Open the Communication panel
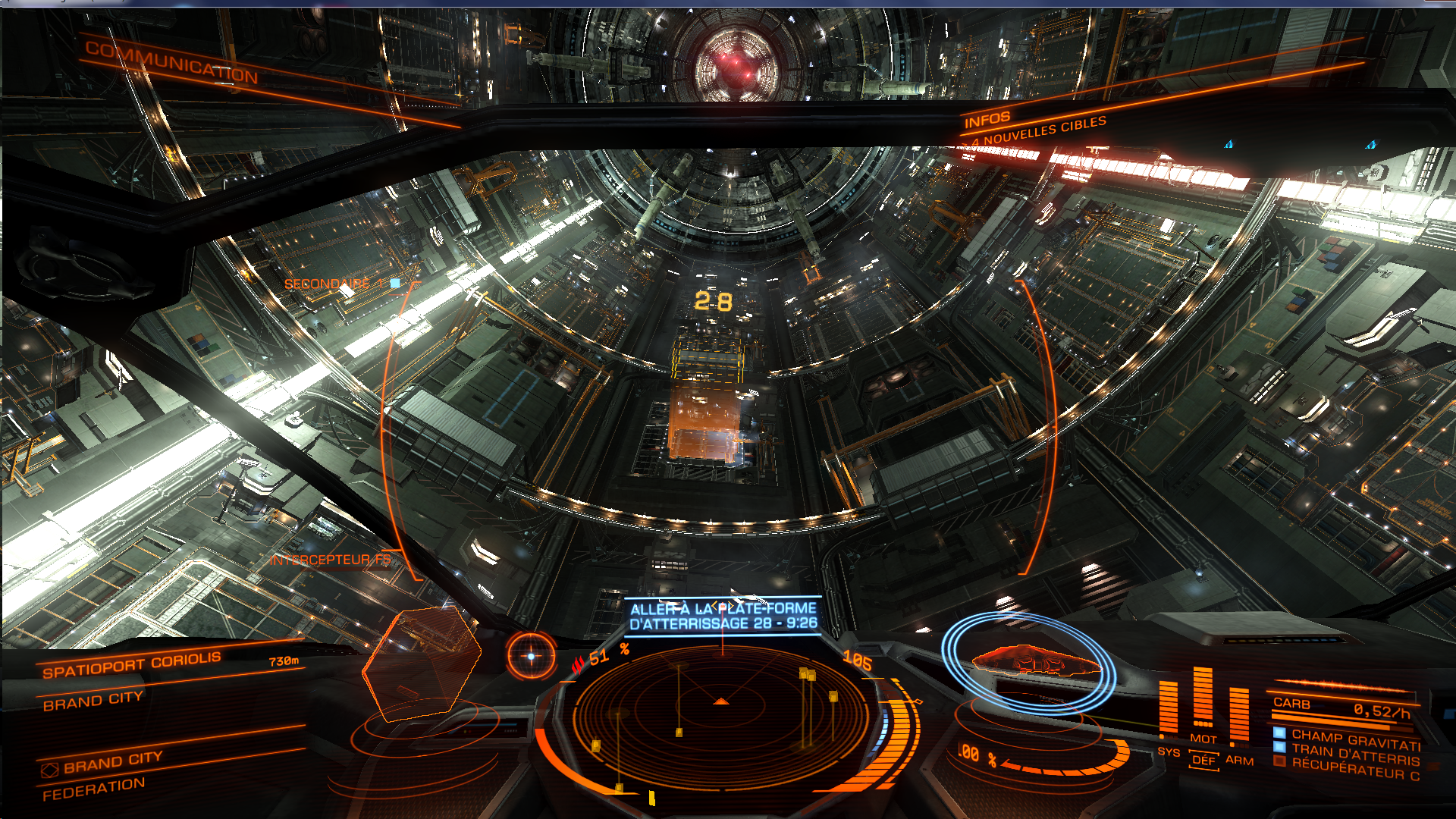 pos(171,62)
